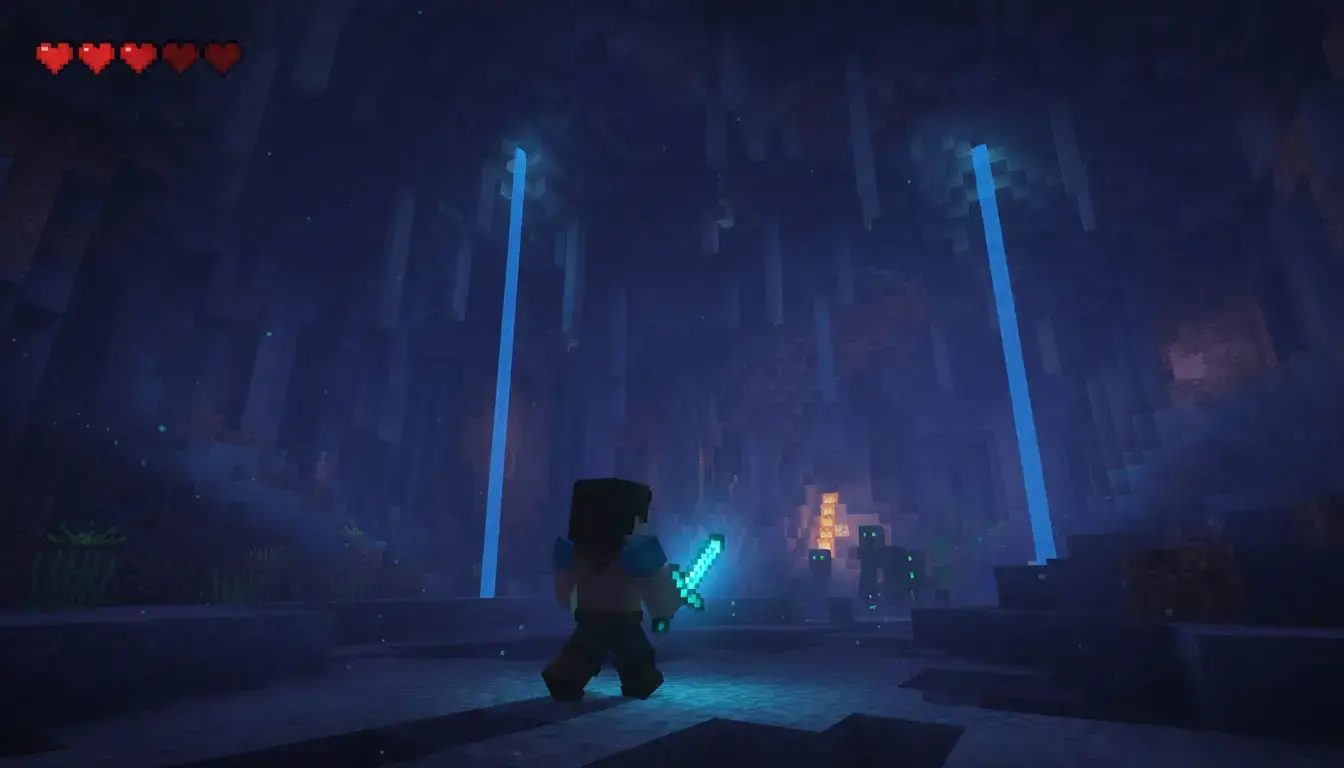Click the second red heart
This screenshot has width=1344, height=768.
[x=97, y=55]
